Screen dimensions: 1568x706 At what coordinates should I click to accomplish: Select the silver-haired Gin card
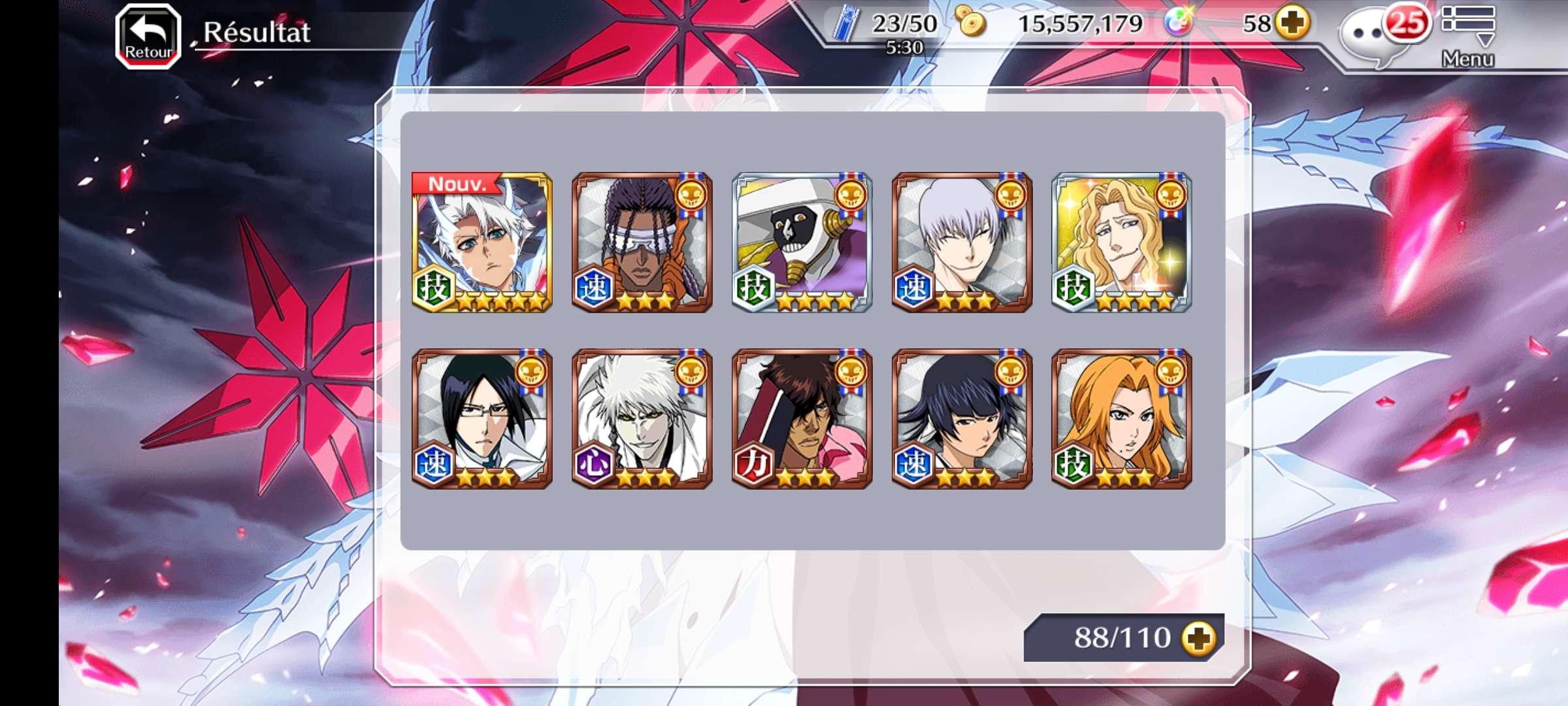tap(962, 243)
